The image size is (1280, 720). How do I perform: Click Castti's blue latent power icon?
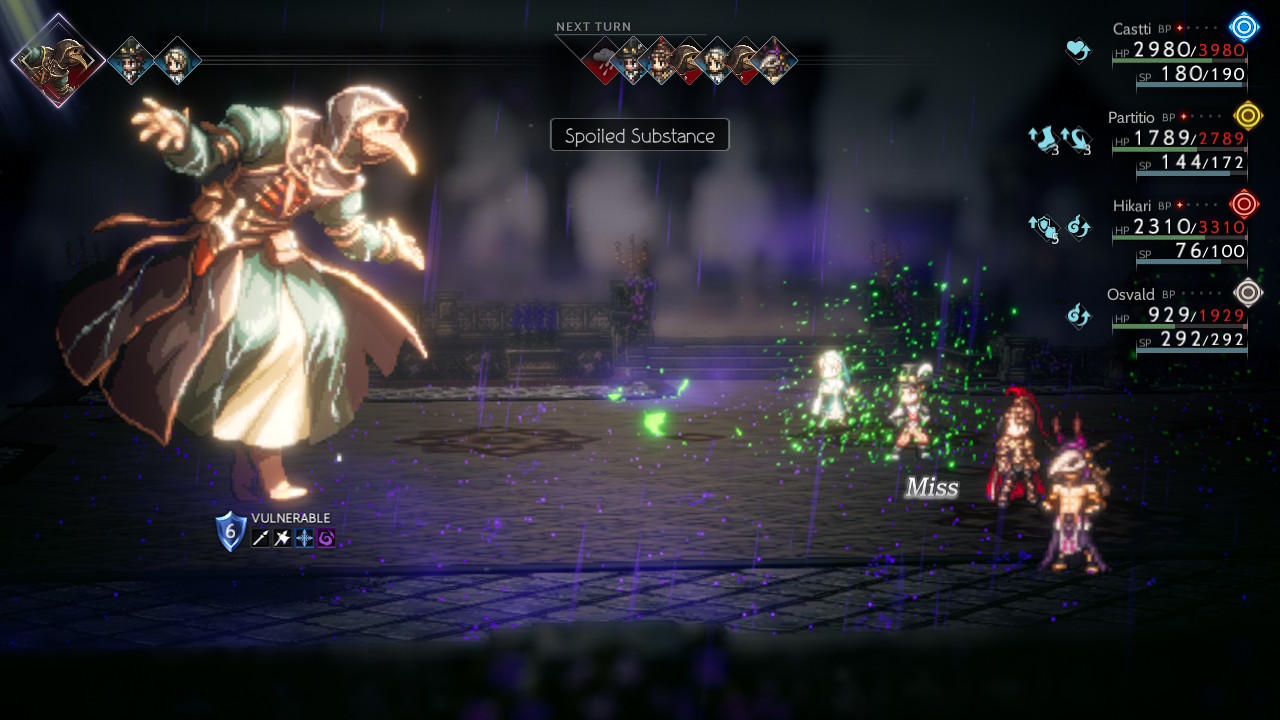(x=1244, y=27)
